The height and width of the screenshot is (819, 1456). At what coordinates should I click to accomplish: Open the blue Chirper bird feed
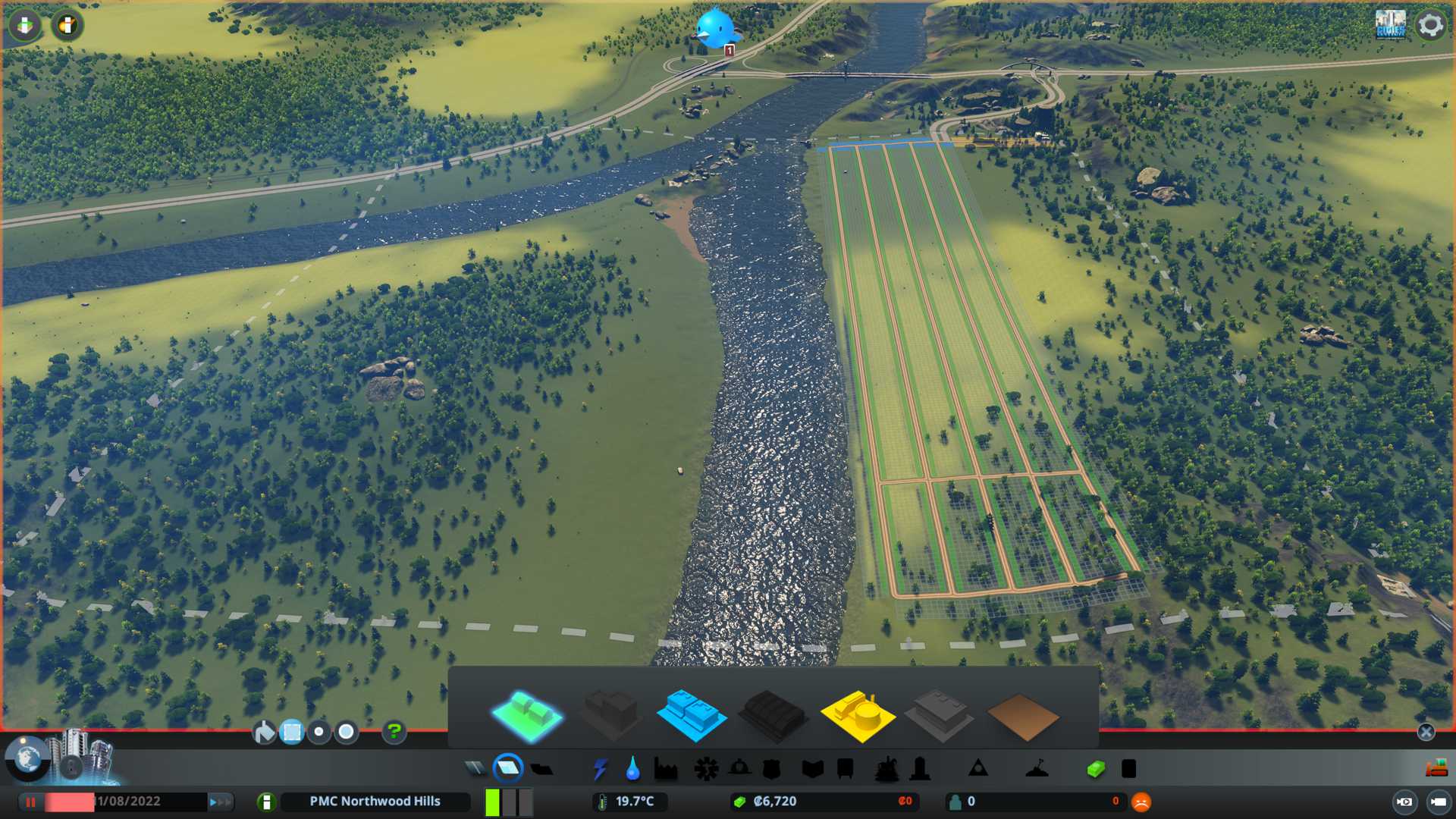[x=715, y=29]
